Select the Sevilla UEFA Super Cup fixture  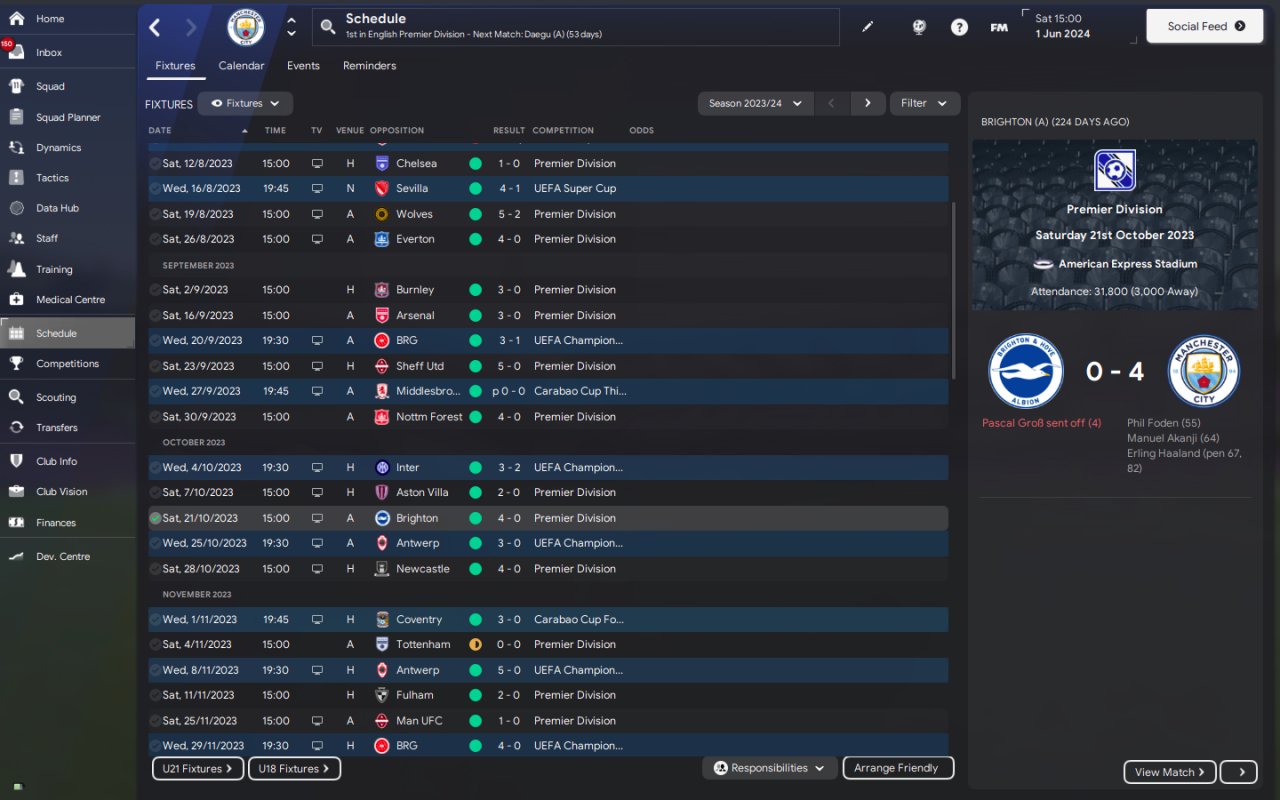coord(412,189)
